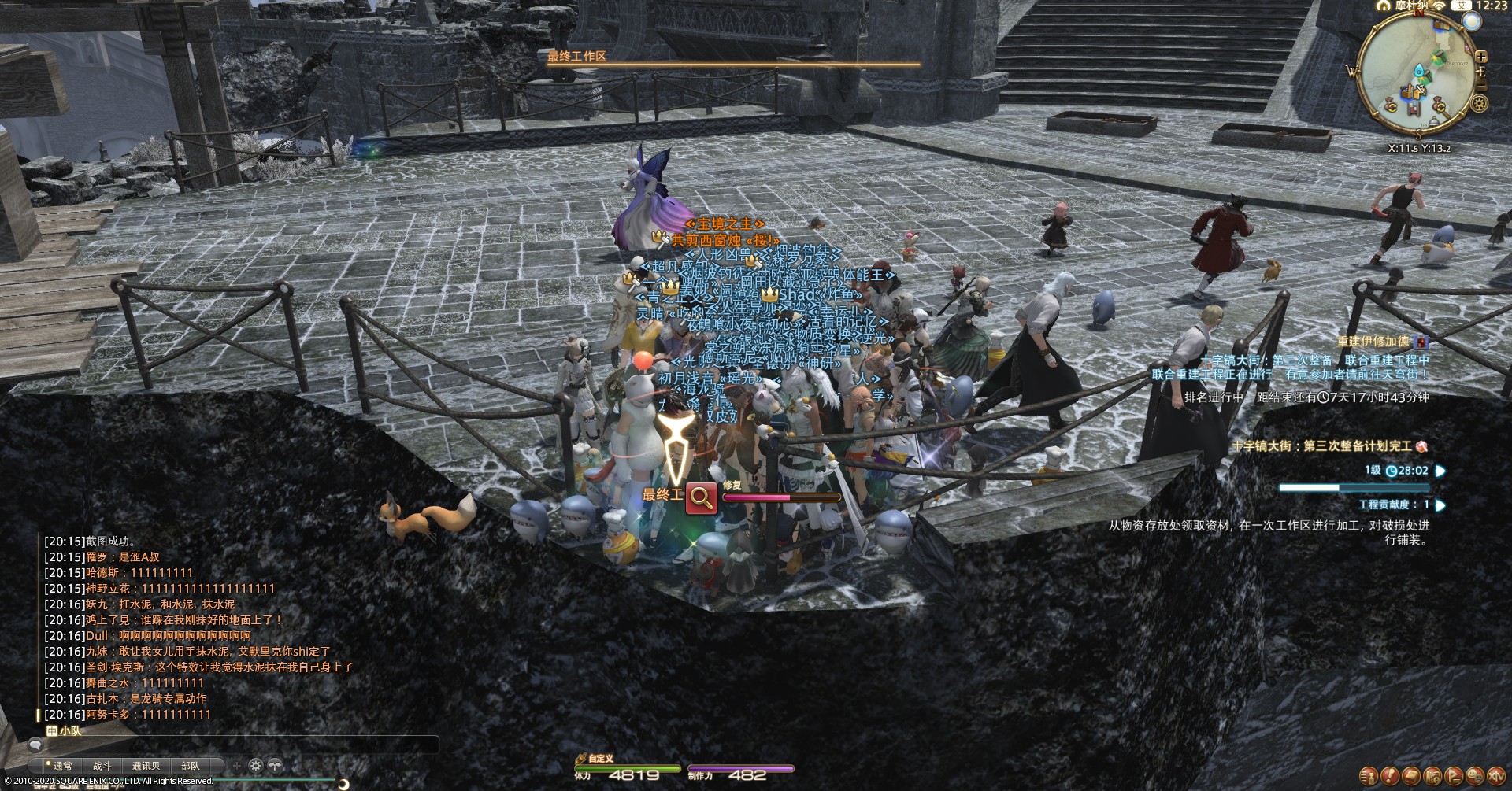Open the 十字镐大街 第三次整备计划完工 objective

[1331, 446]
